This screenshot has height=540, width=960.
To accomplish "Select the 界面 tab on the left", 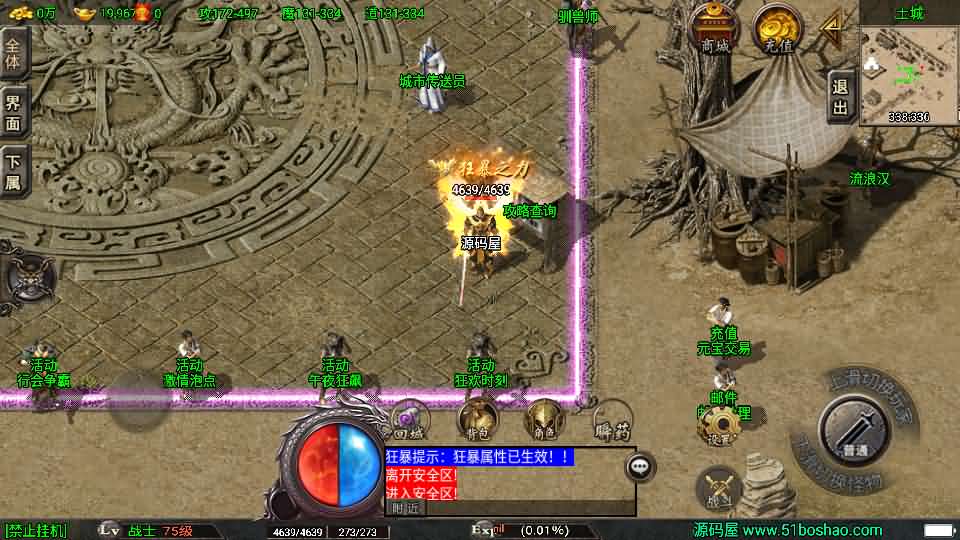I will tap(13, 110).
